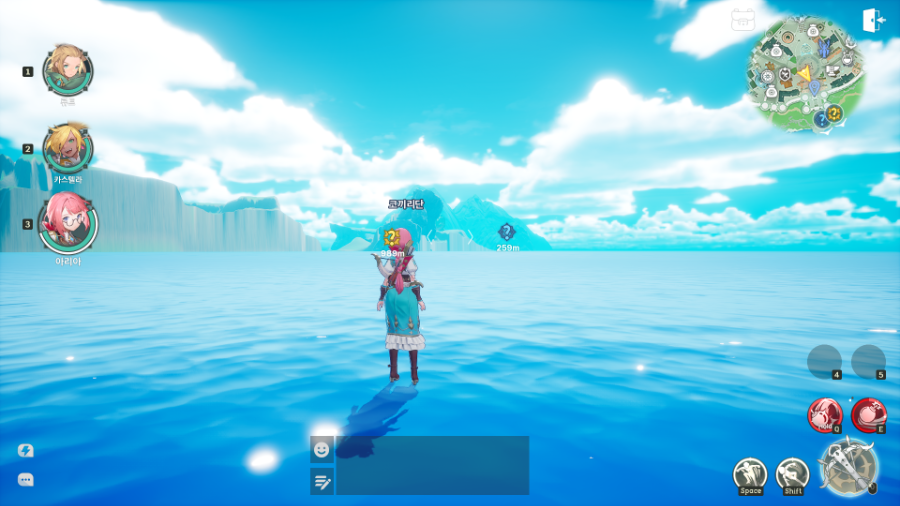Open the circular minimap

[805, 72]
